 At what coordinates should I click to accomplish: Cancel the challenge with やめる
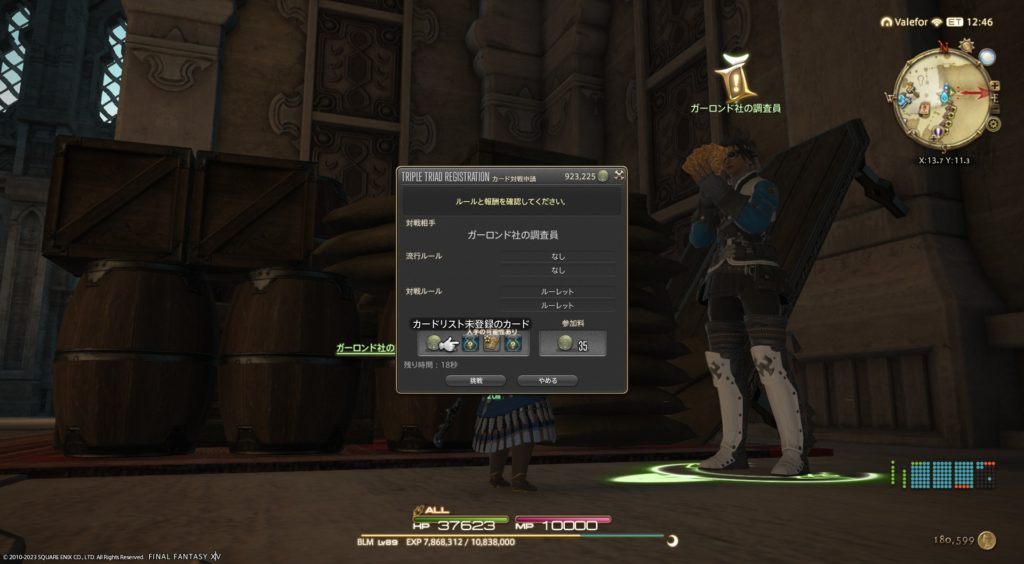[548, 380]
